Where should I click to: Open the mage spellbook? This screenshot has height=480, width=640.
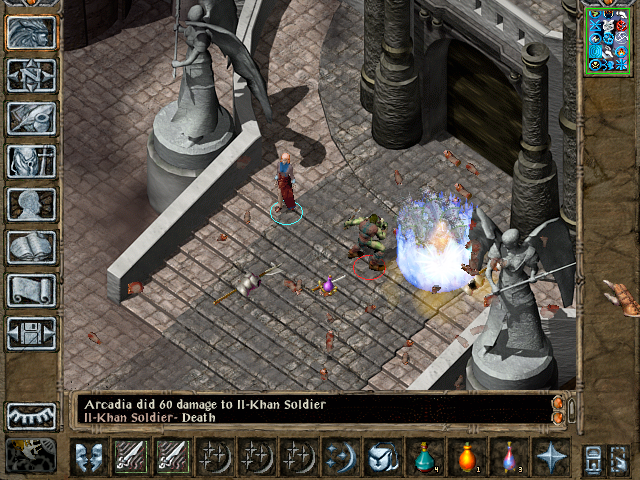click(x=31, y=247)
